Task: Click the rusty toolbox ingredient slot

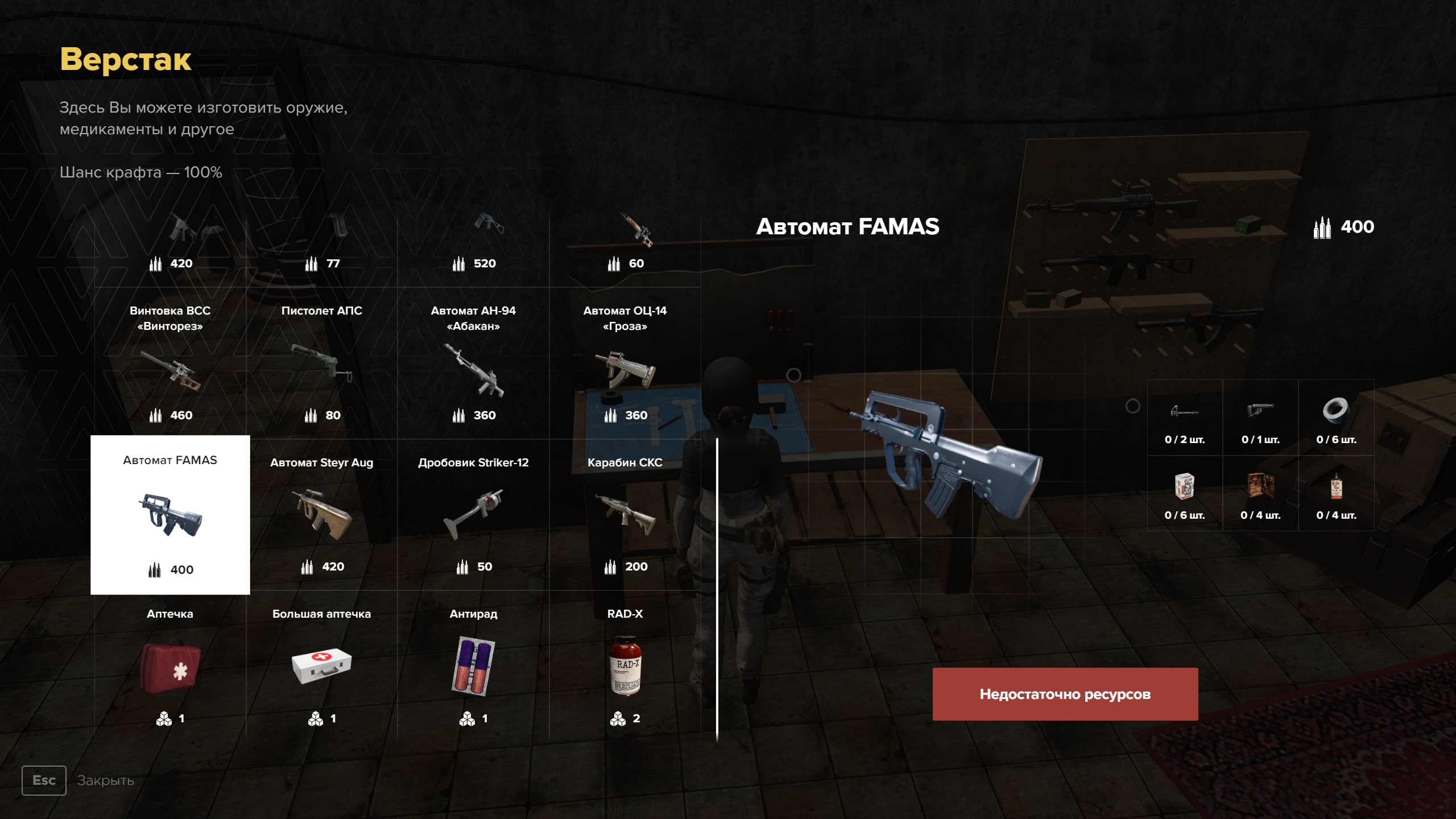Action: coord(1260,494)
